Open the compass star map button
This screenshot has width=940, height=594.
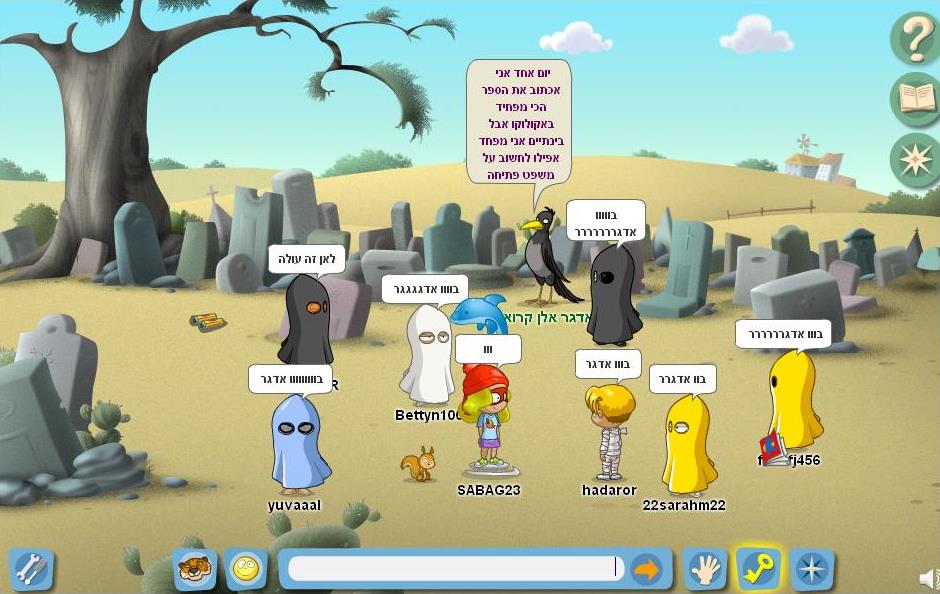(914, 159)
